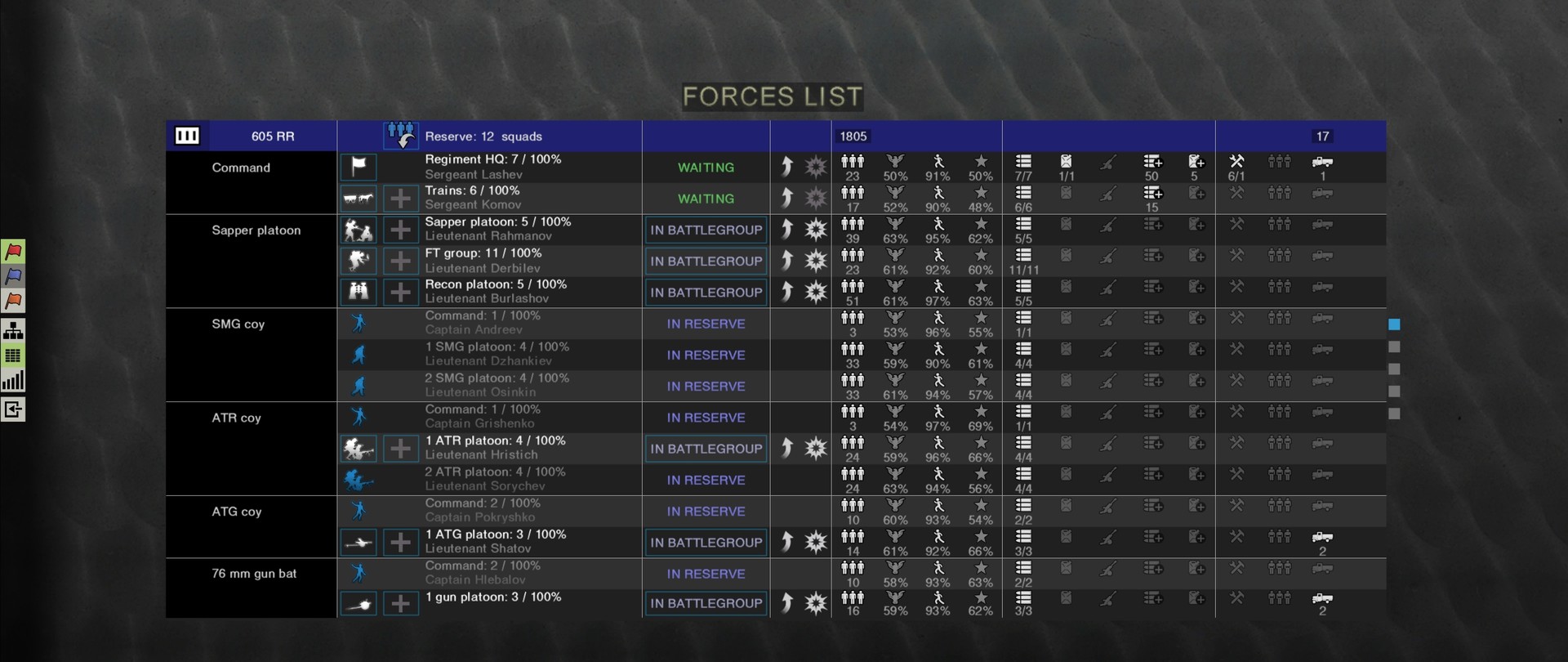Viewport: 1568px width, 662px height.
Task: Open the forces list grid view
Action: 13,355
